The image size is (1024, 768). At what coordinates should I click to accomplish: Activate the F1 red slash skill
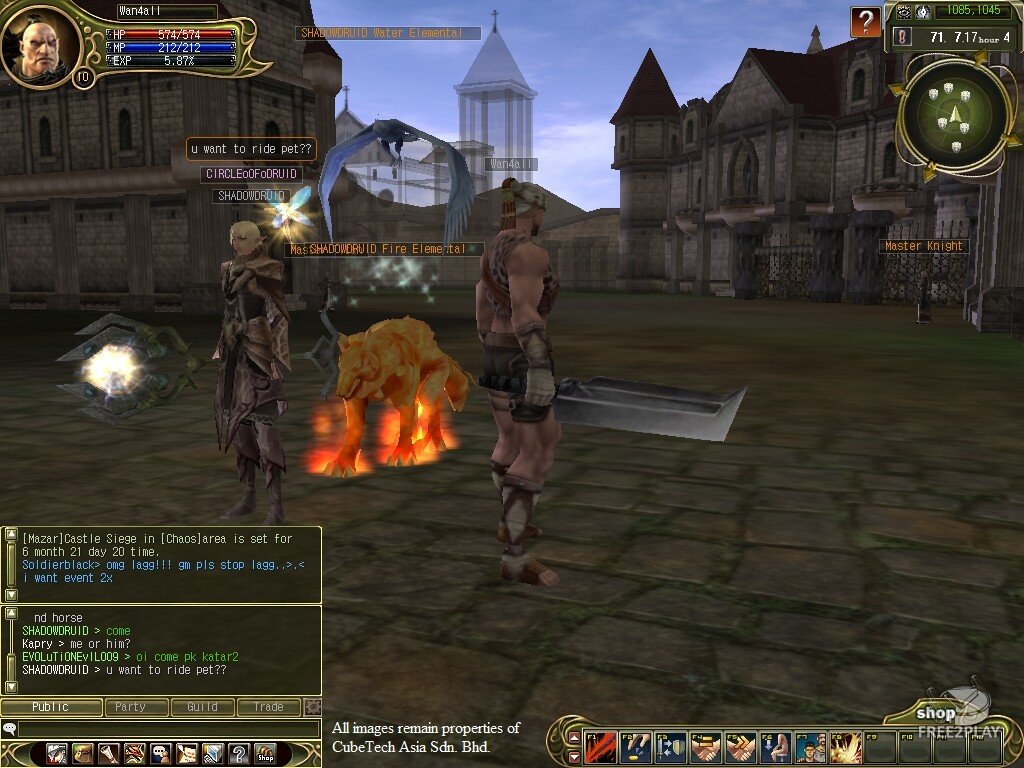click(602, 748)
